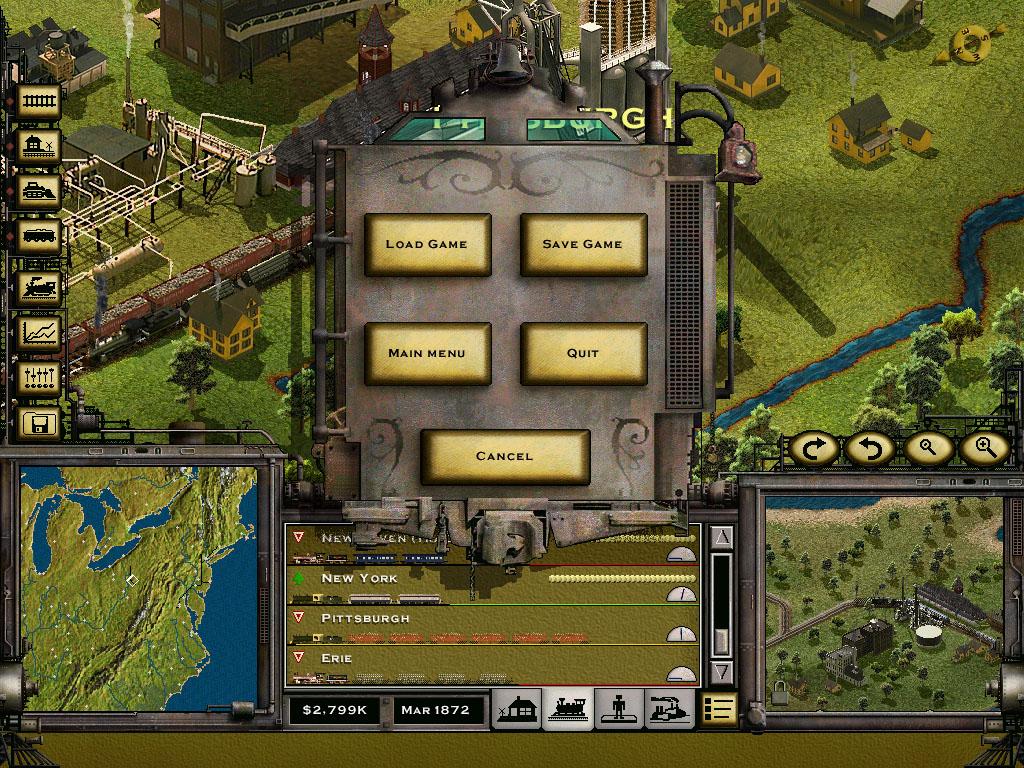The height and width of the screenshot is (768, 1024).
Task: Rotate the map view counterclockwise
Action: pyautogui.click(x=870, y=448)
